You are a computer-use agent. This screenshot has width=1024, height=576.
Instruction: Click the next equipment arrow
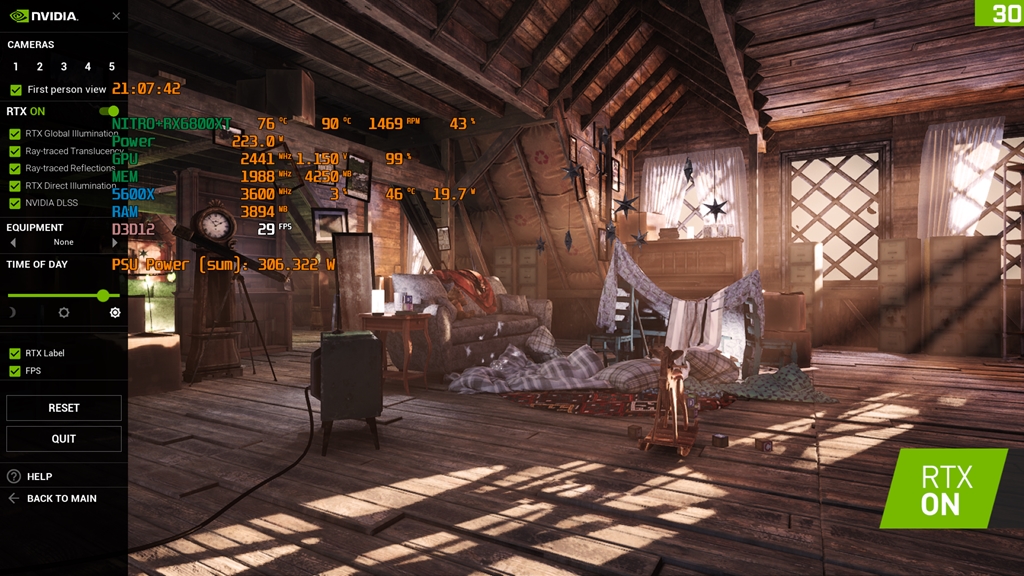coord(115,242)
